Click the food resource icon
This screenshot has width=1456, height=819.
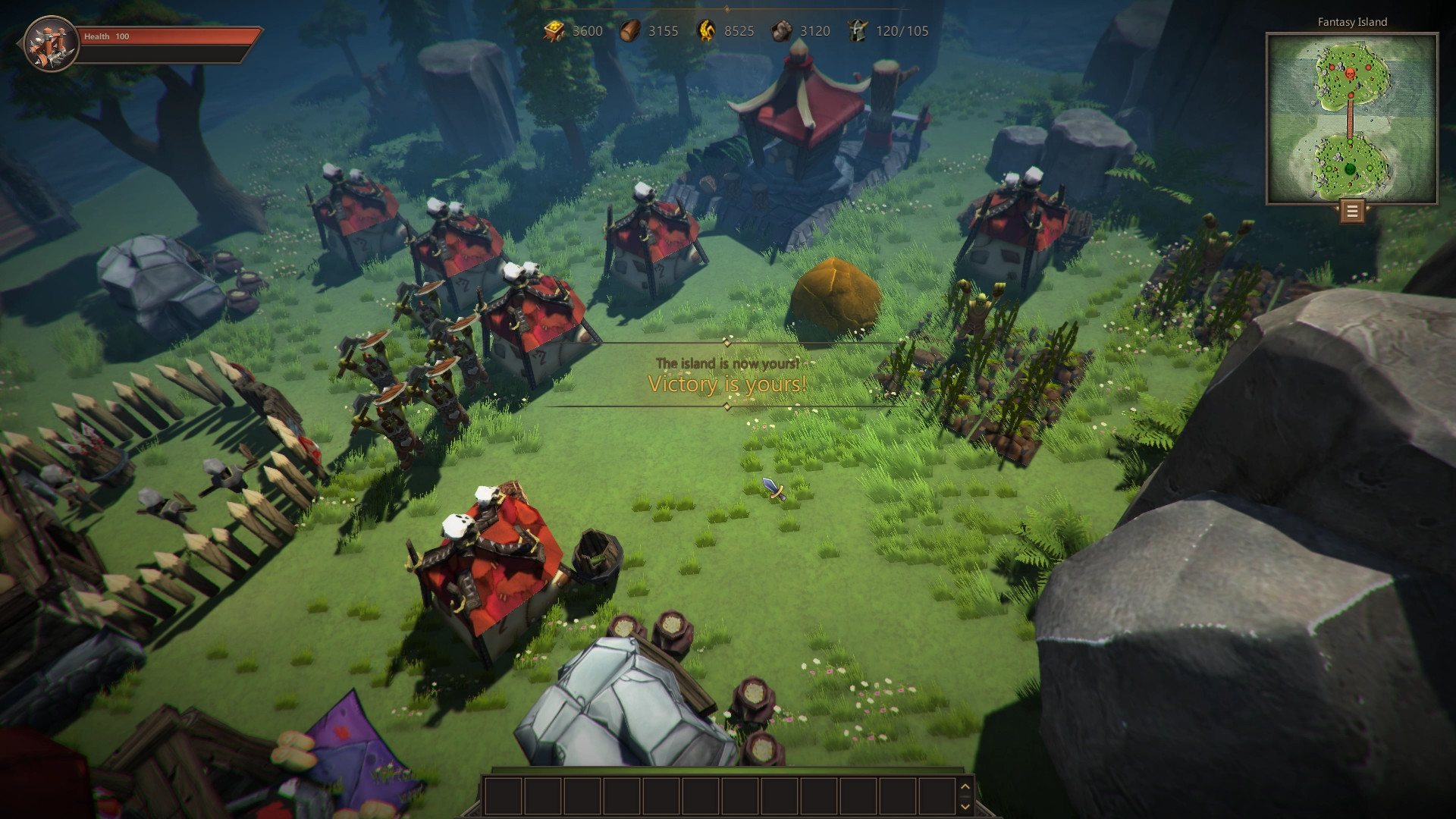(x=707, y=31)
